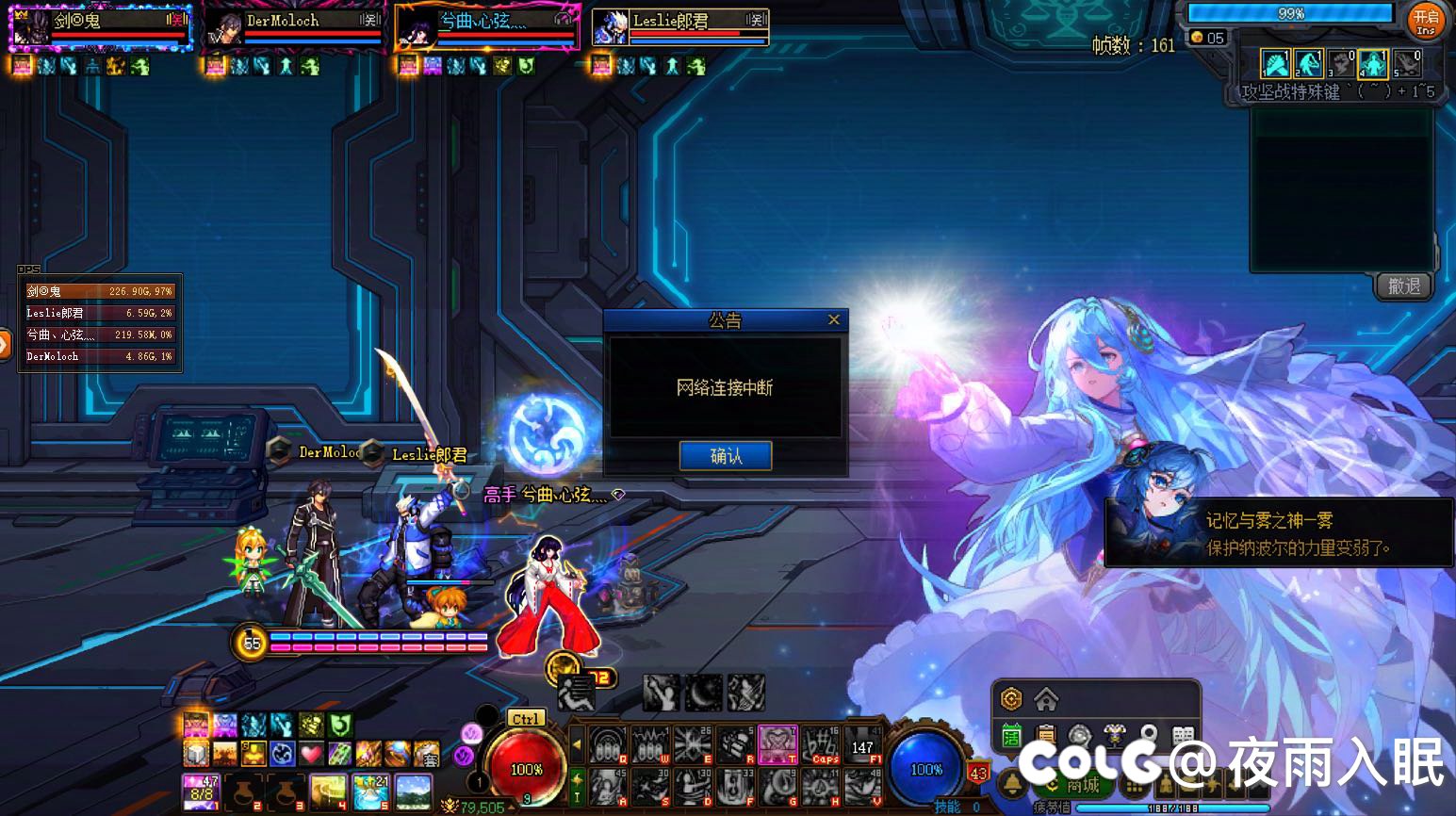Use the glowing standing-figure raid special skill
The image size is (1456, 816).
click(1374, 64)
